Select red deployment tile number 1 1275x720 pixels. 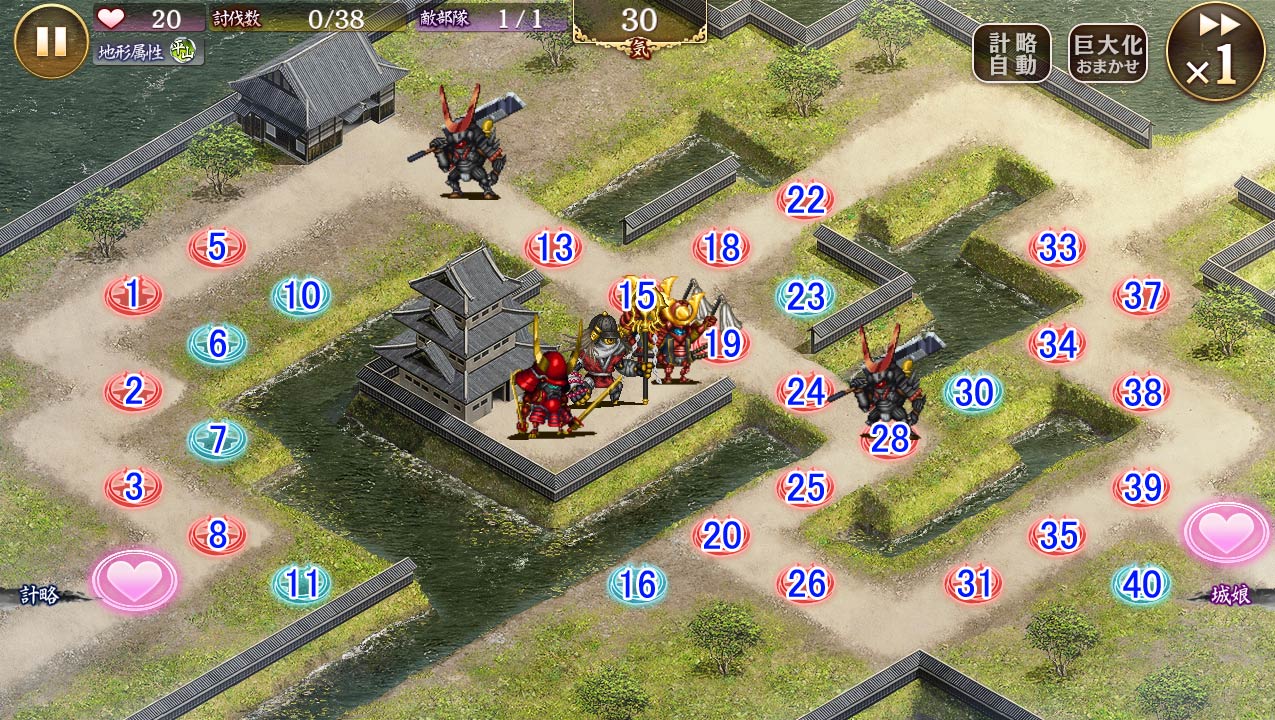click(x=133, y=295)
